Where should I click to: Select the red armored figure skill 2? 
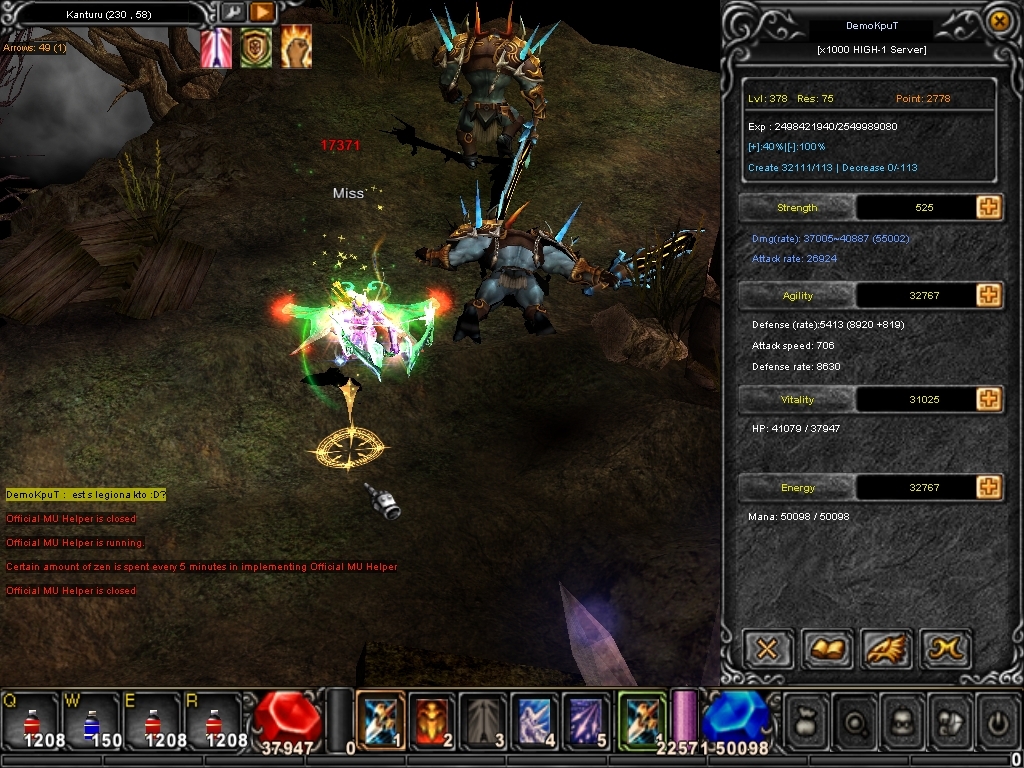pyautogui.click(x=432, y=720)
